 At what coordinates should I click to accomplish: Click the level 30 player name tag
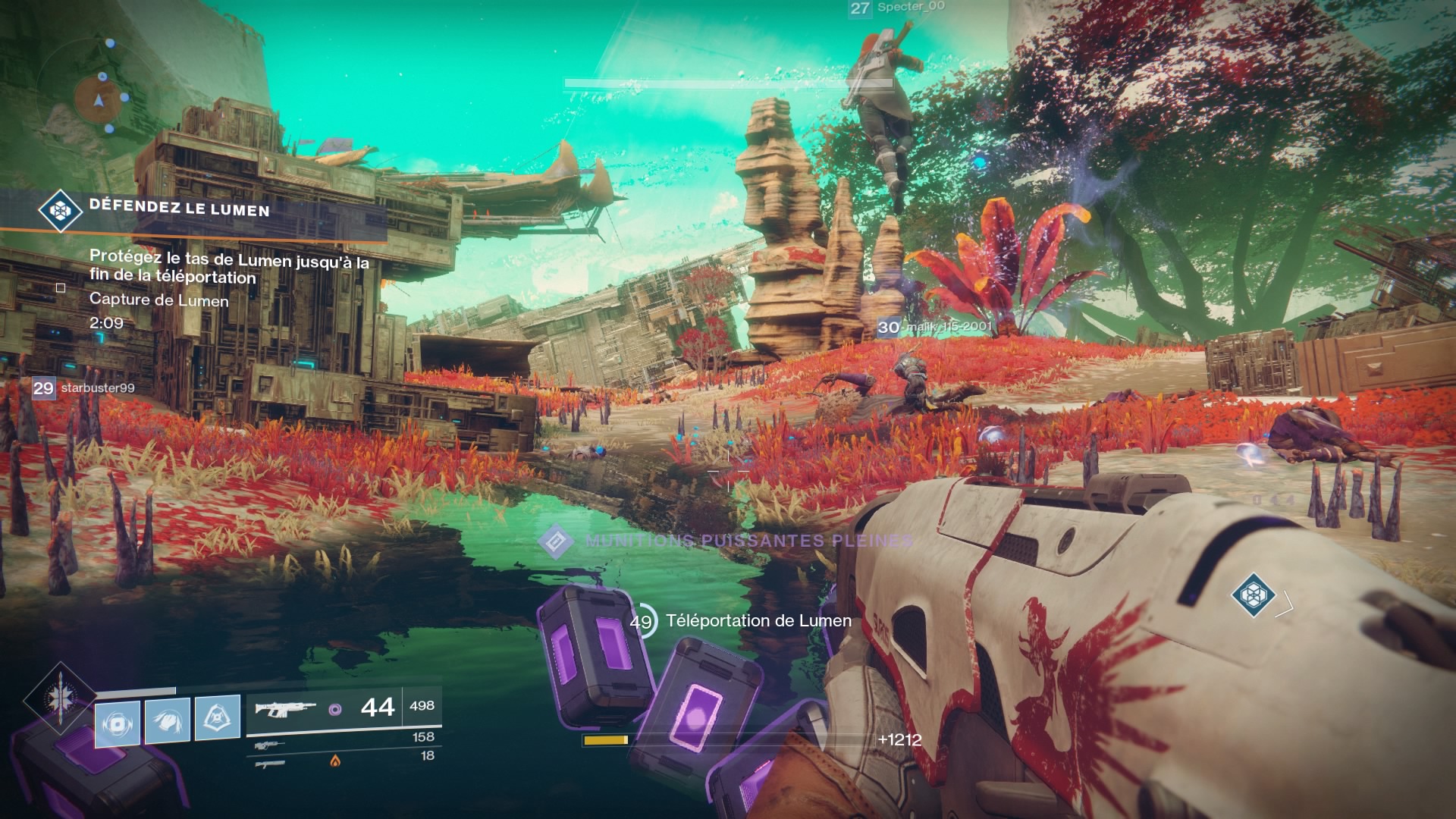935,327
